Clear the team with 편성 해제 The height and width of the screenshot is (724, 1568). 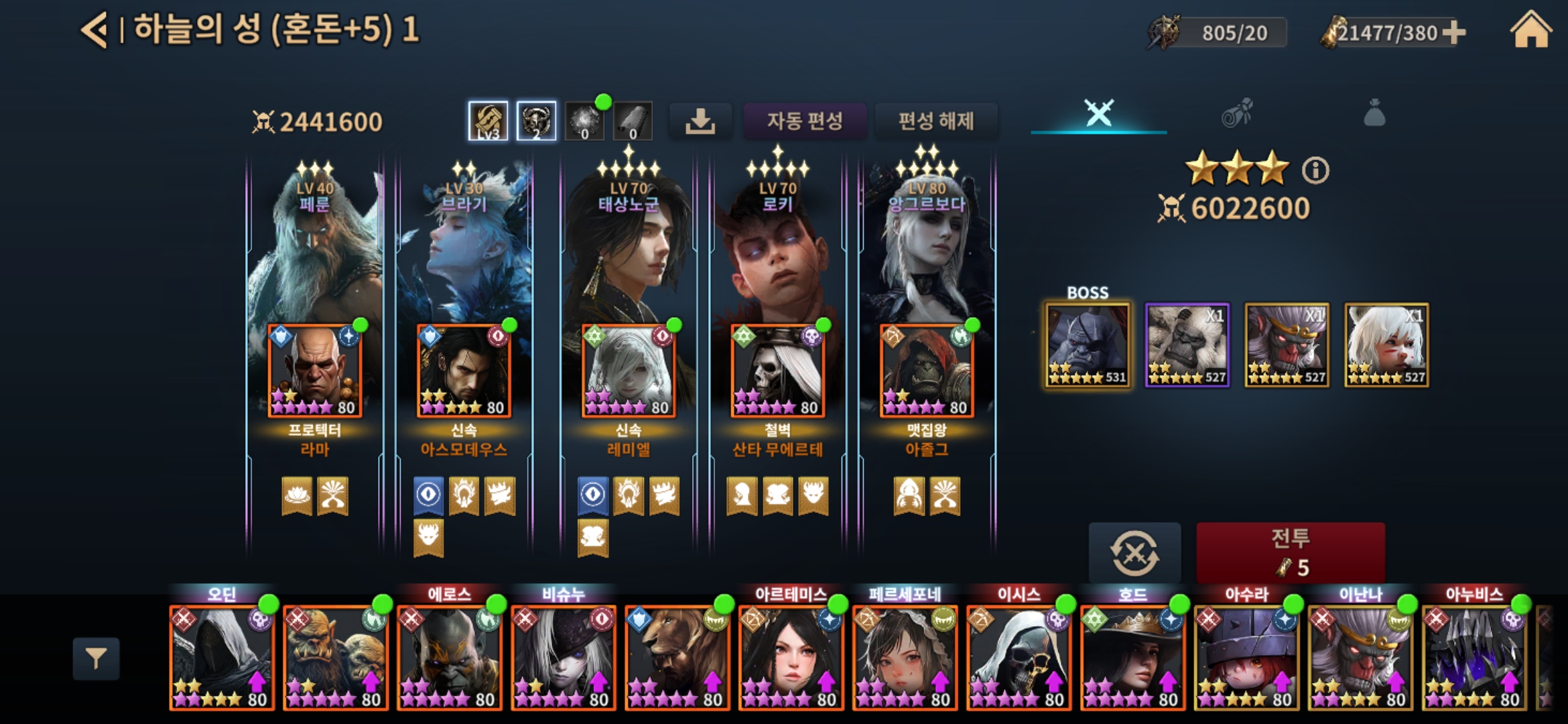(935, 121)
